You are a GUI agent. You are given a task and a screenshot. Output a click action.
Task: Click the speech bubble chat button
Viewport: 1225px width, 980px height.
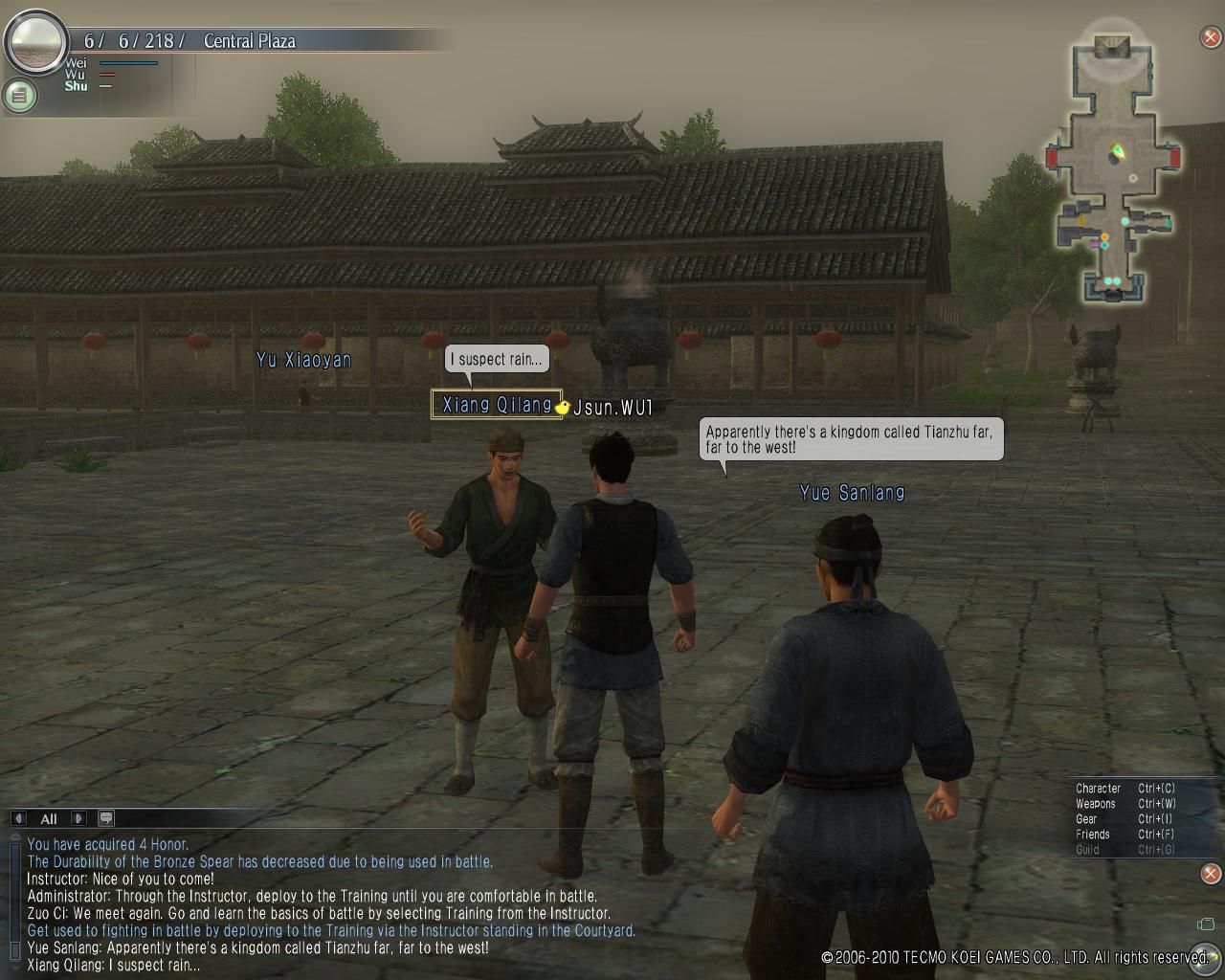pyautogui.click(x=106, y=818)
